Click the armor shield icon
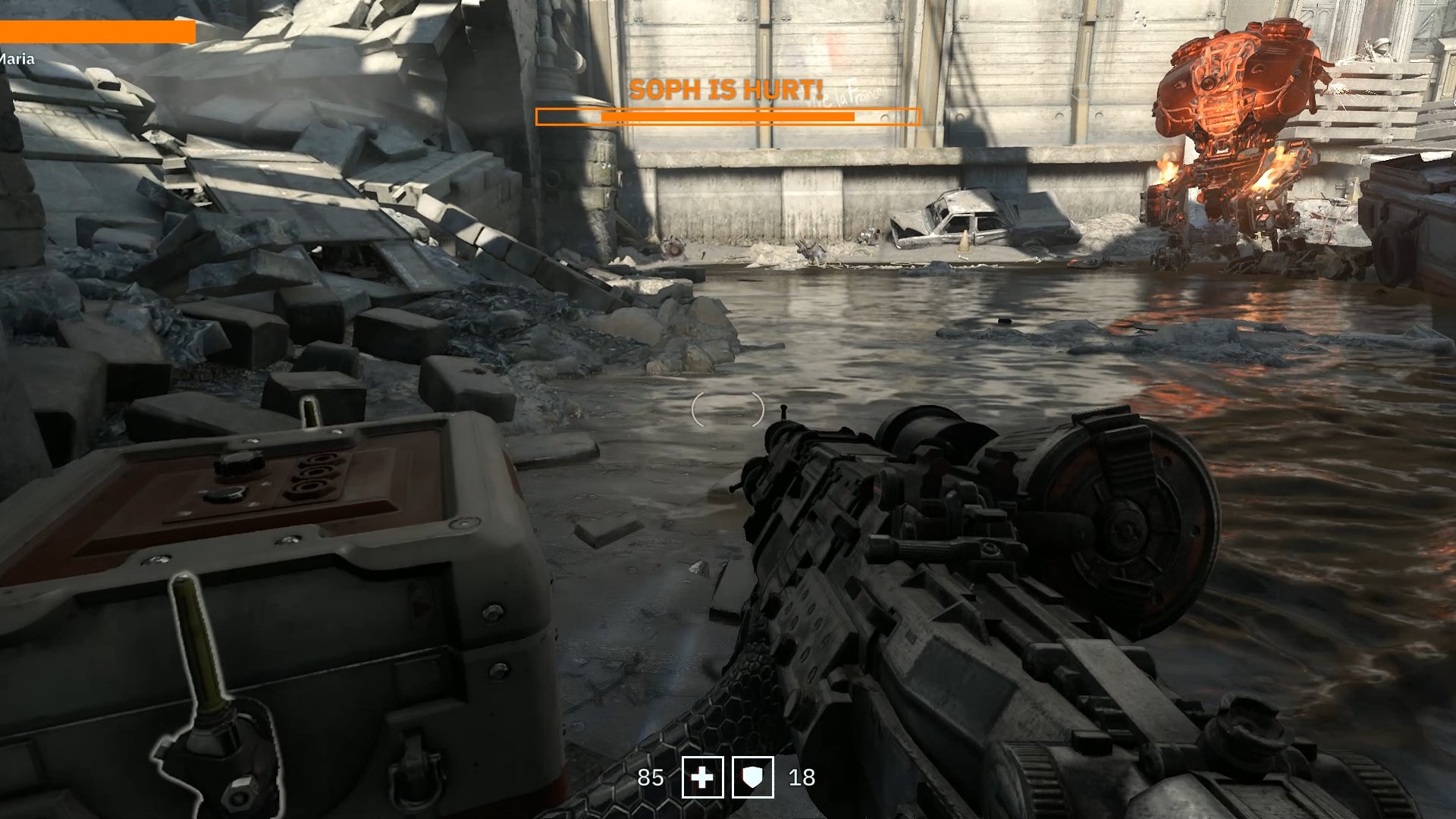Image resolution: width=1456 pixels, height=819 pixels. pyautogui.click(x=752, y=778)
